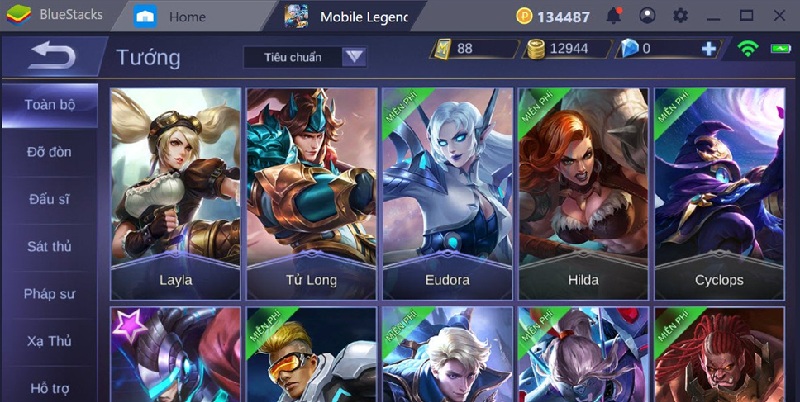Open Eudora's hero card
800x402 pixels.
point(447,193)
